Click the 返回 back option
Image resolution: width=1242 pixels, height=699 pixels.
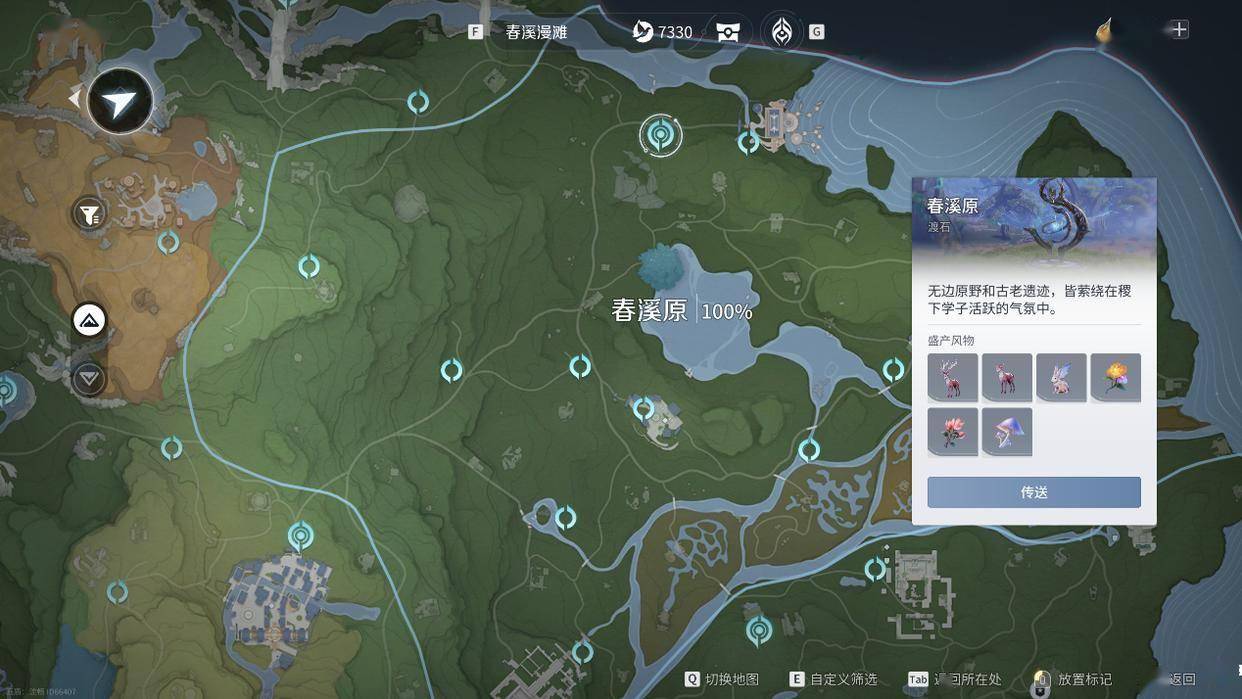[1182, 679]
